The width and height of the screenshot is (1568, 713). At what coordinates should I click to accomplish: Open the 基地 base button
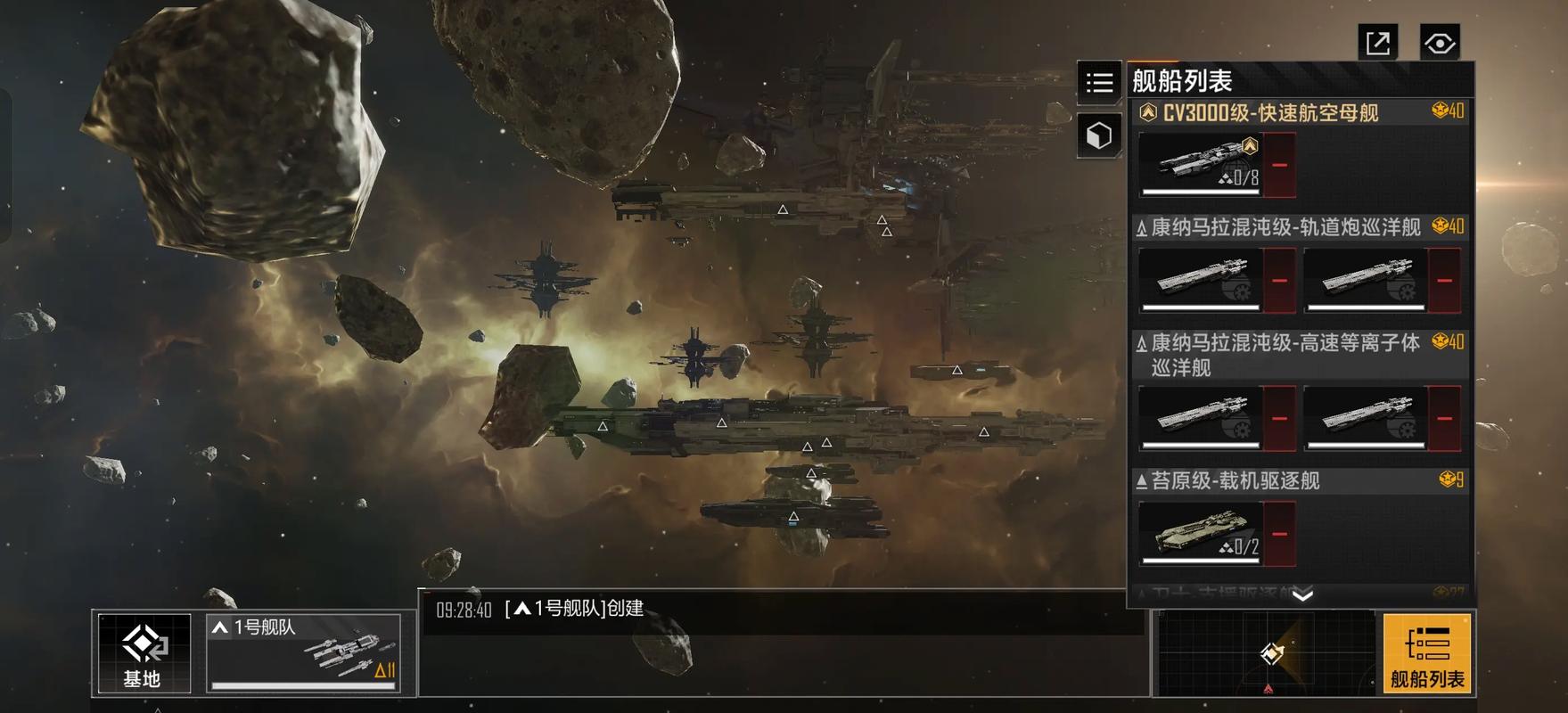point(143,652)
